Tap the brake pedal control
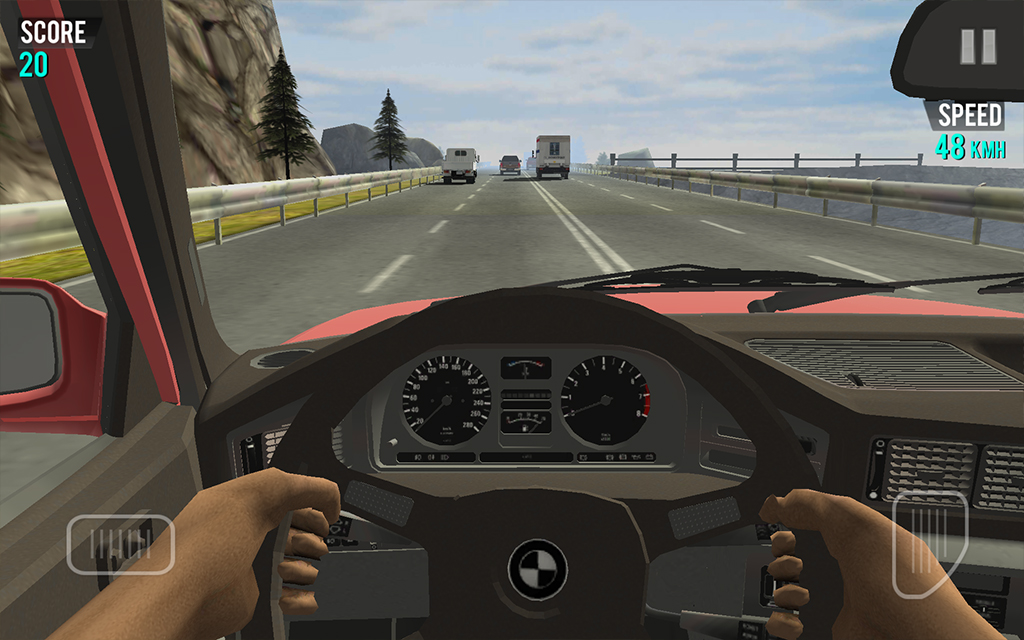 (x=121, y=544)
